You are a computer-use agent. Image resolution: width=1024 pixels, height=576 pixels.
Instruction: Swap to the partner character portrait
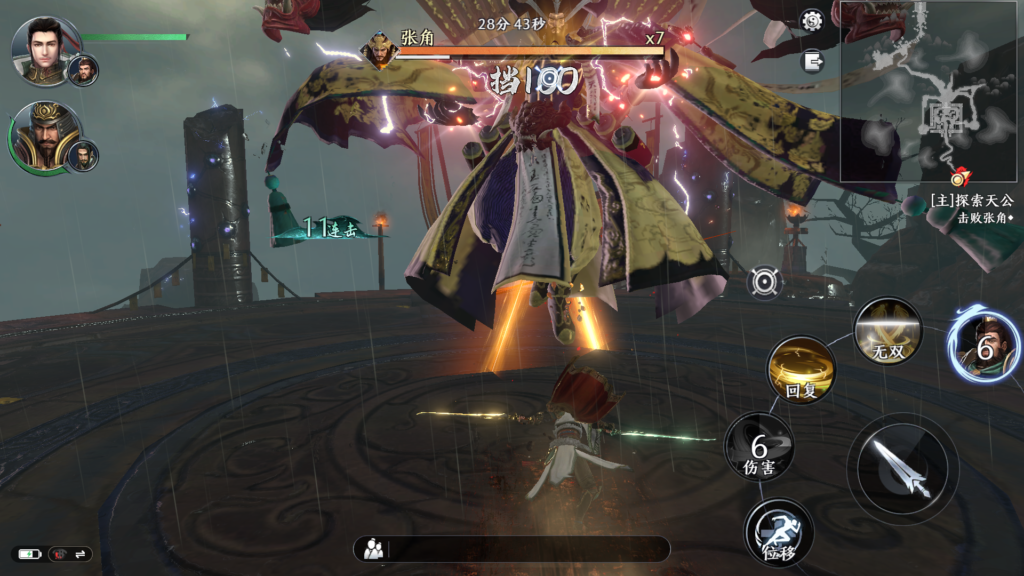984,346
